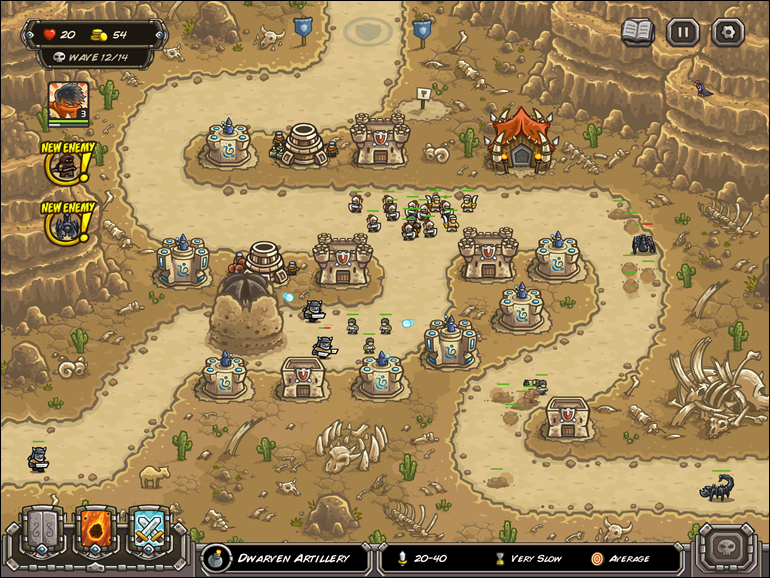Image resolution: width=770 pixels, height=578 pixels.
Task: Open the encyclopedia book
Action: pos(637,31)
